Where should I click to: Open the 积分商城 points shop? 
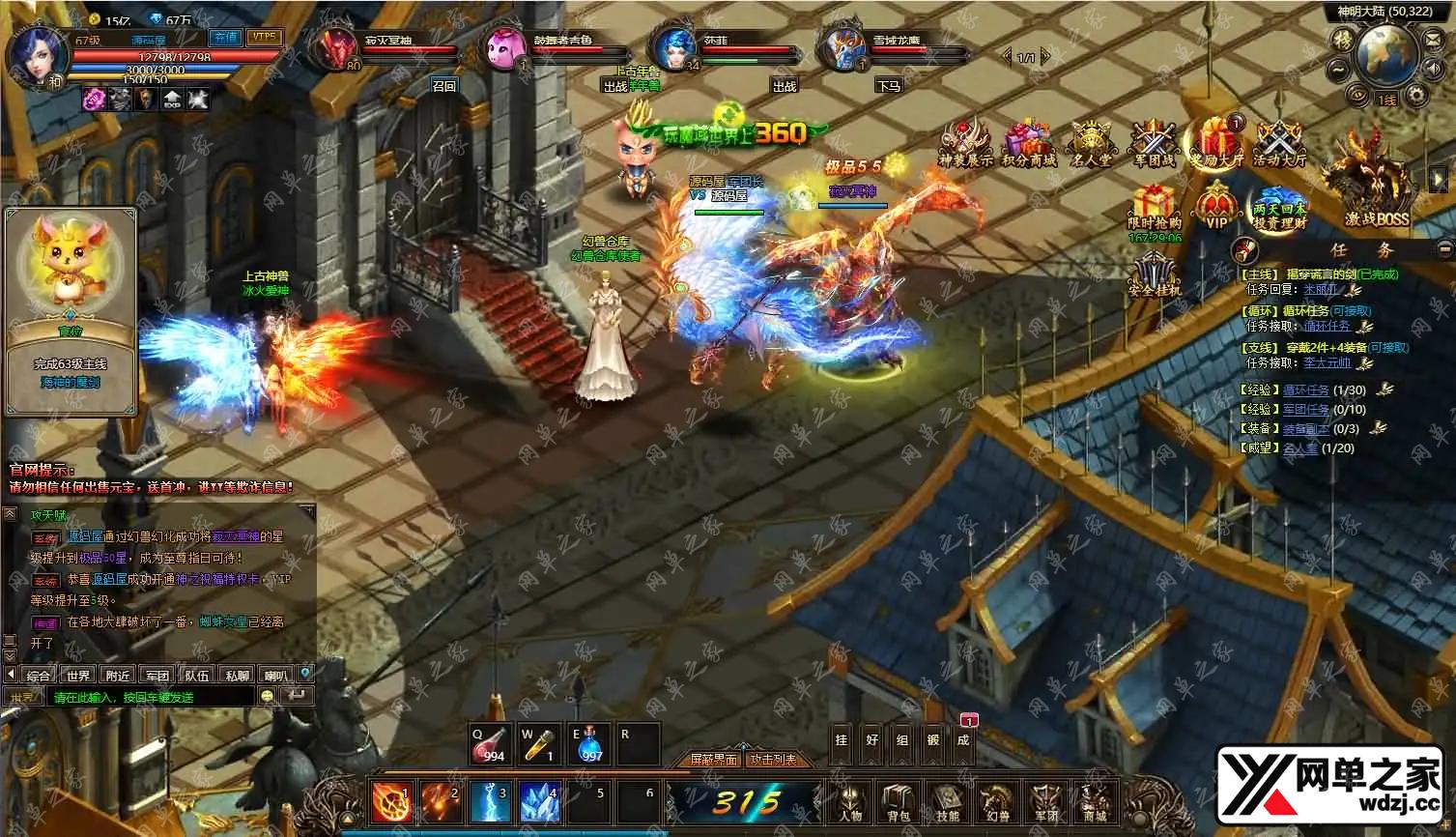point(1028,143)
